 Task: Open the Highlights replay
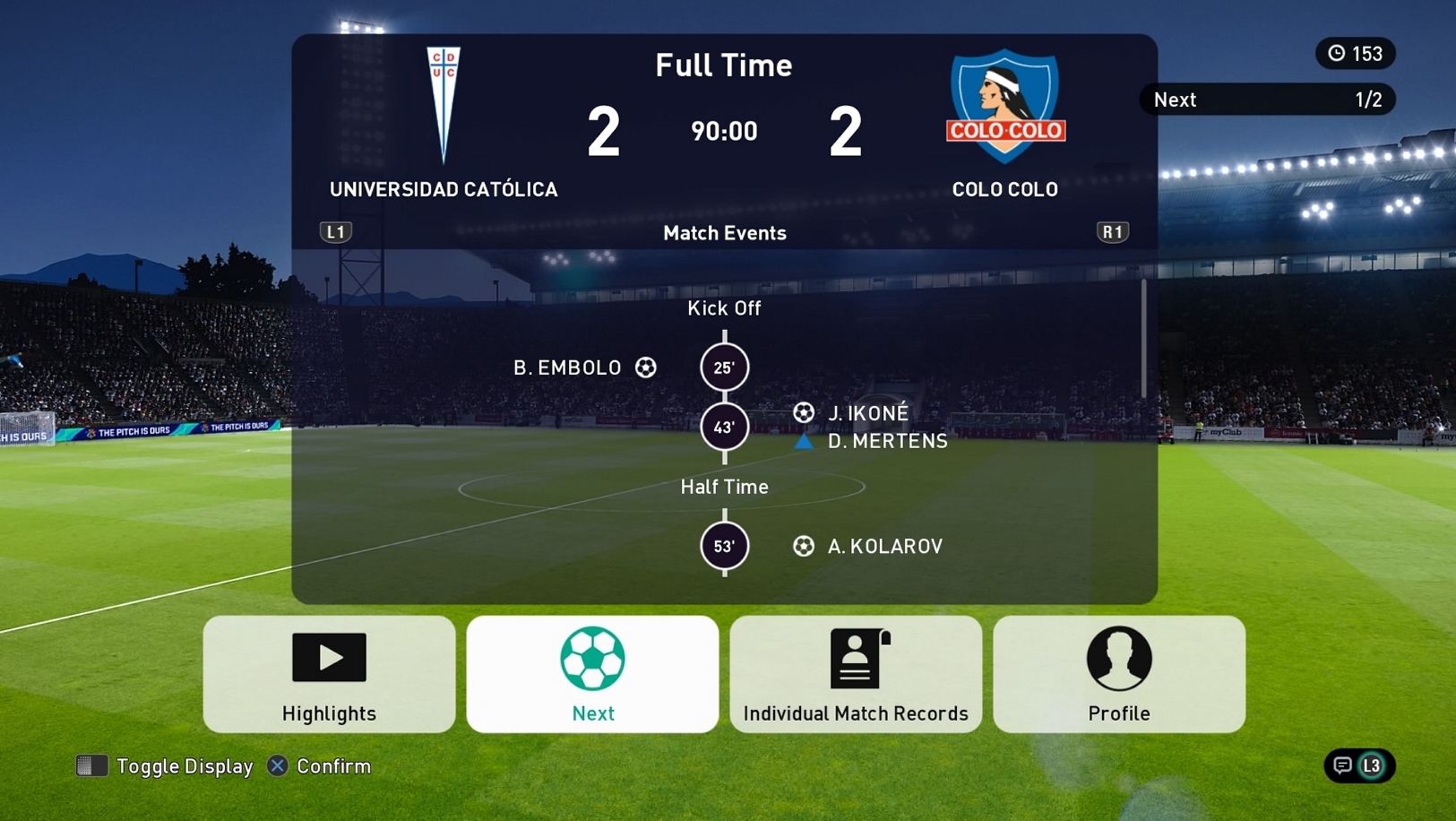(329, 674)
